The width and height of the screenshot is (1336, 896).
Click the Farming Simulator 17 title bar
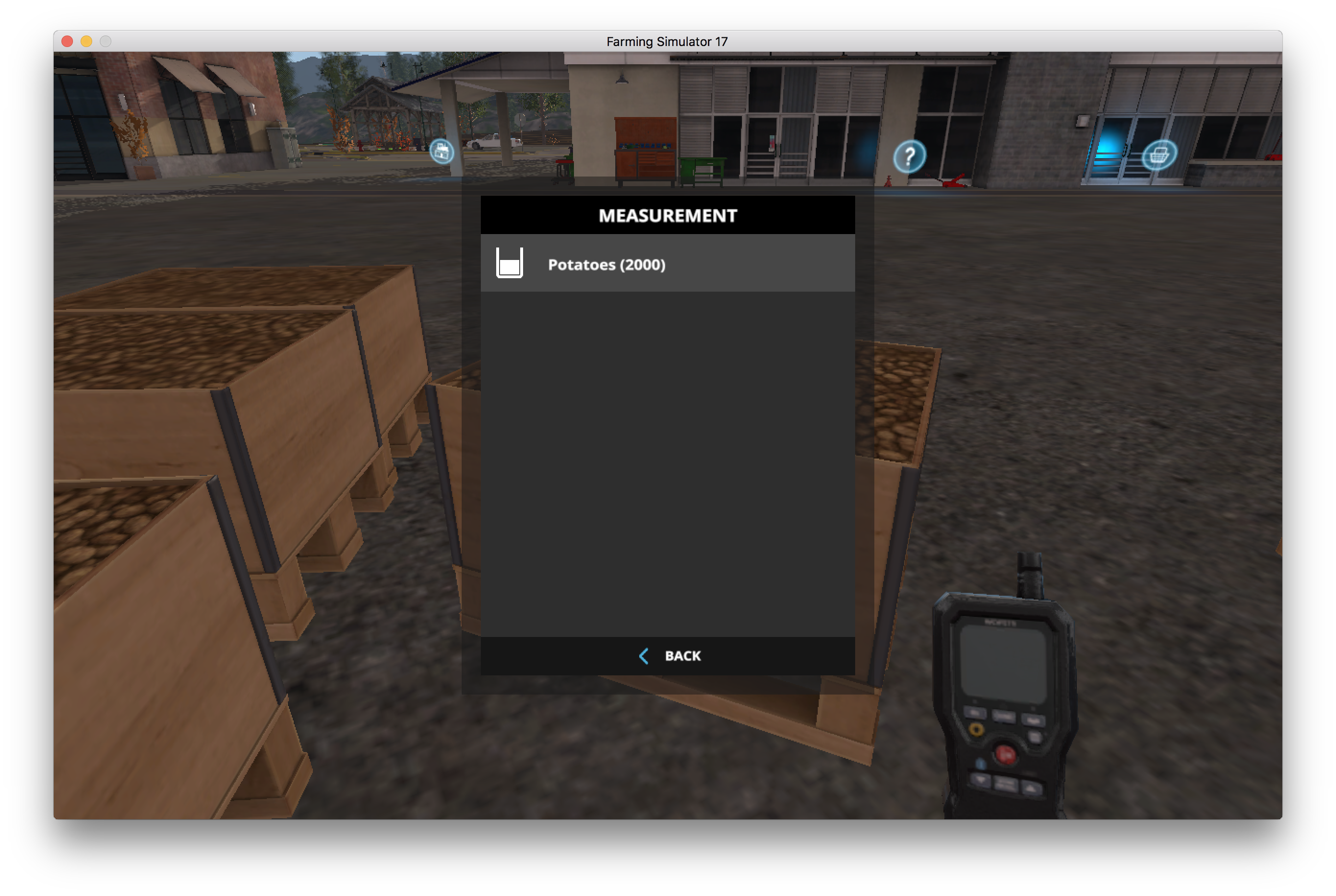click(667, 41)
